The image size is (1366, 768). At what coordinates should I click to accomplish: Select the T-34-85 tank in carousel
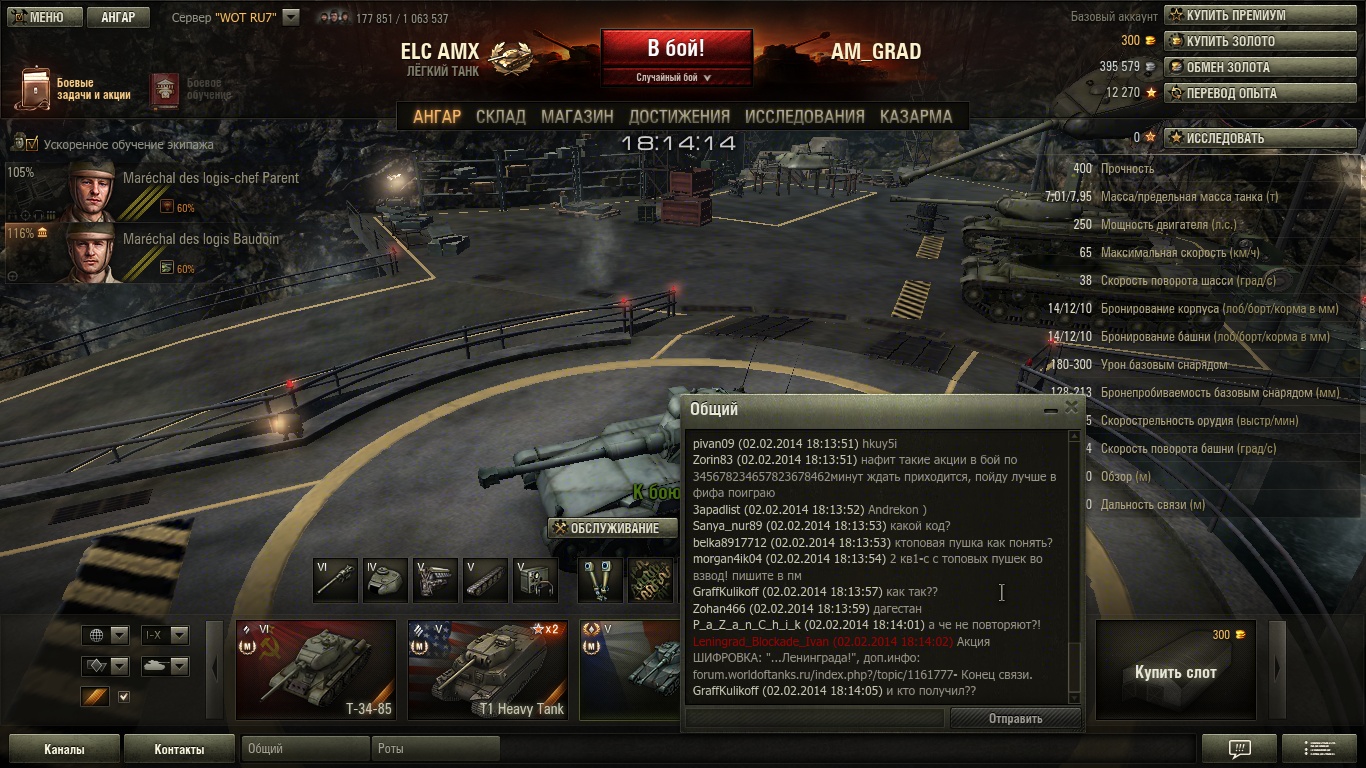[316, 669]
